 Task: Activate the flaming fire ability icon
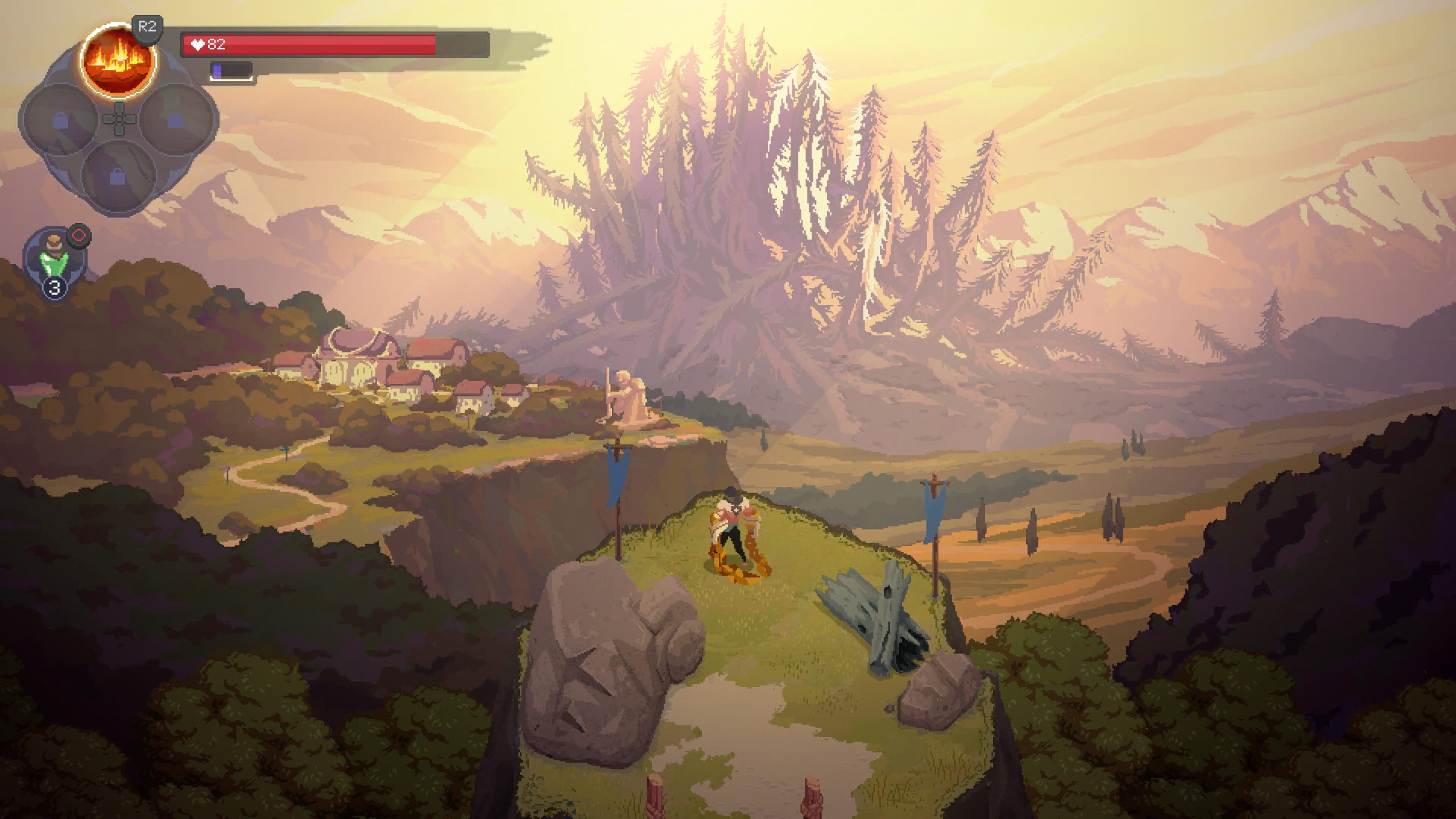tap(118, 60)
